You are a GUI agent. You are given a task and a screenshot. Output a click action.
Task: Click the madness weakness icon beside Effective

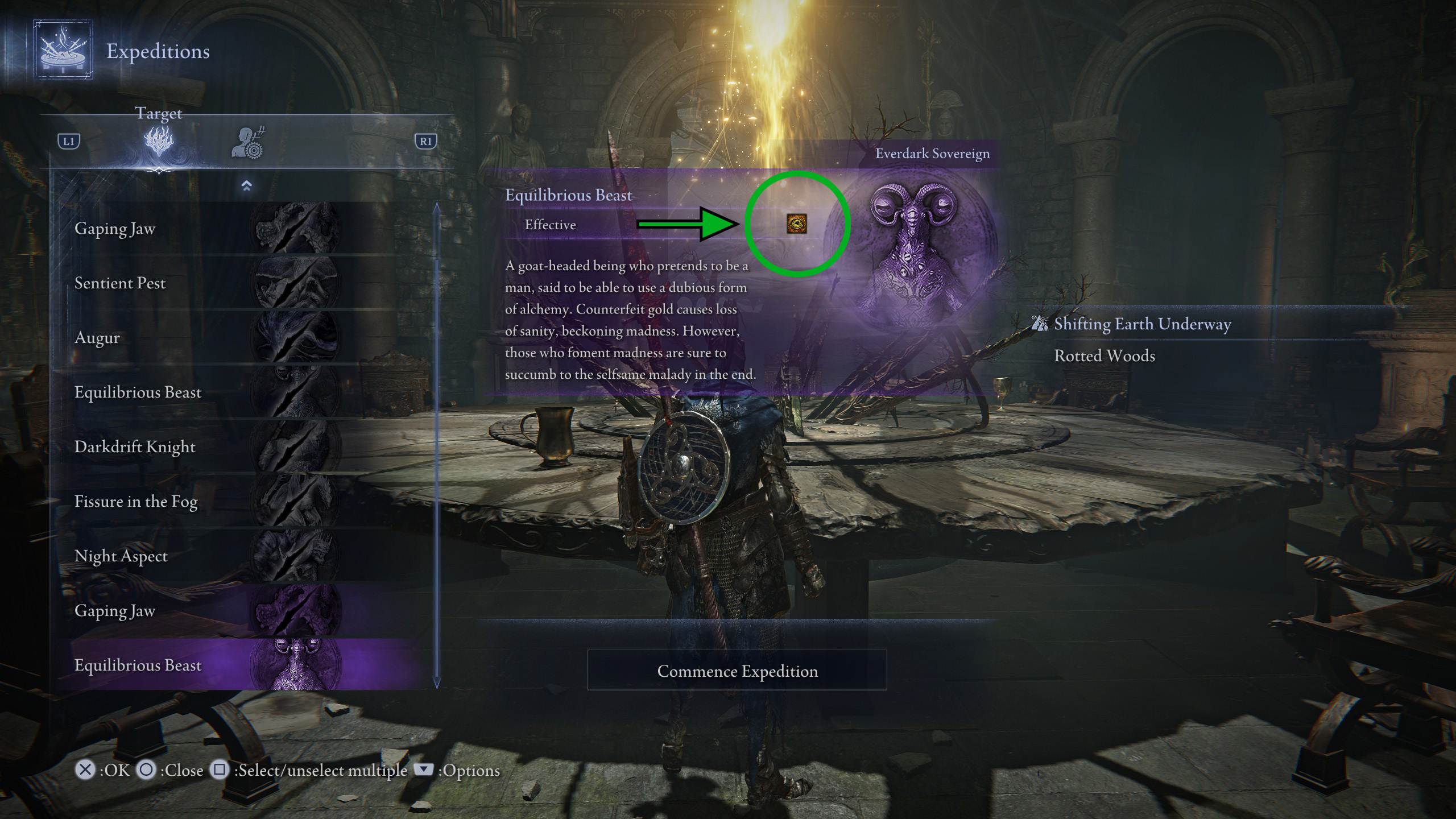(x=796, y=224)
